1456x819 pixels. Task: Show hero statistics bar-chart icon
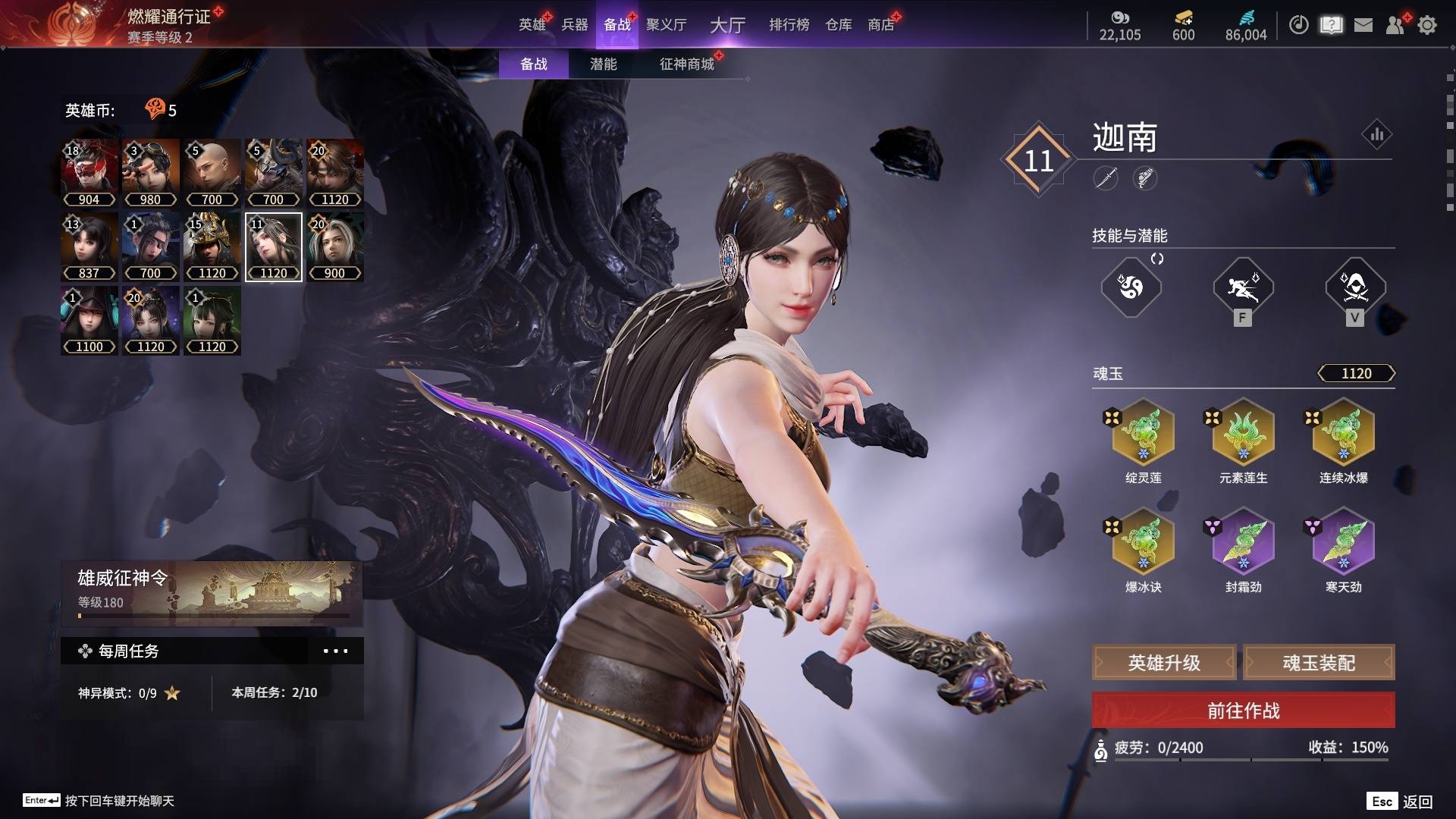tap(1376, 135)
